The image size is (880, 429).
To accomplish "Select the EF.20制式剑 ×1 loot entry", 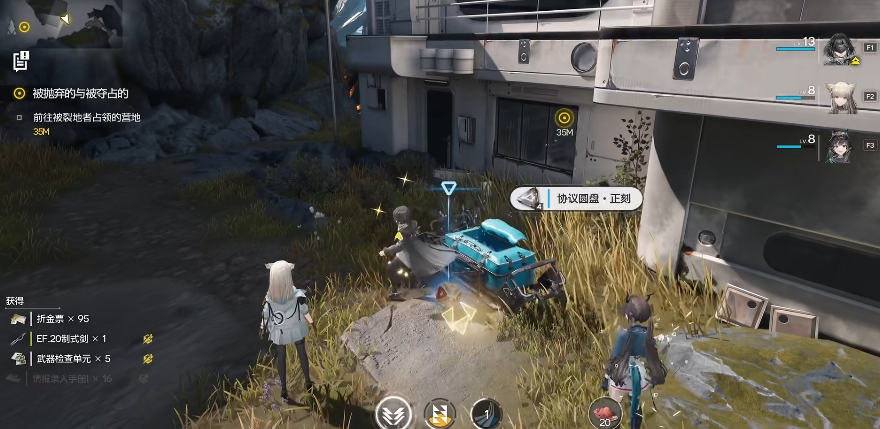I will point(70,339).
